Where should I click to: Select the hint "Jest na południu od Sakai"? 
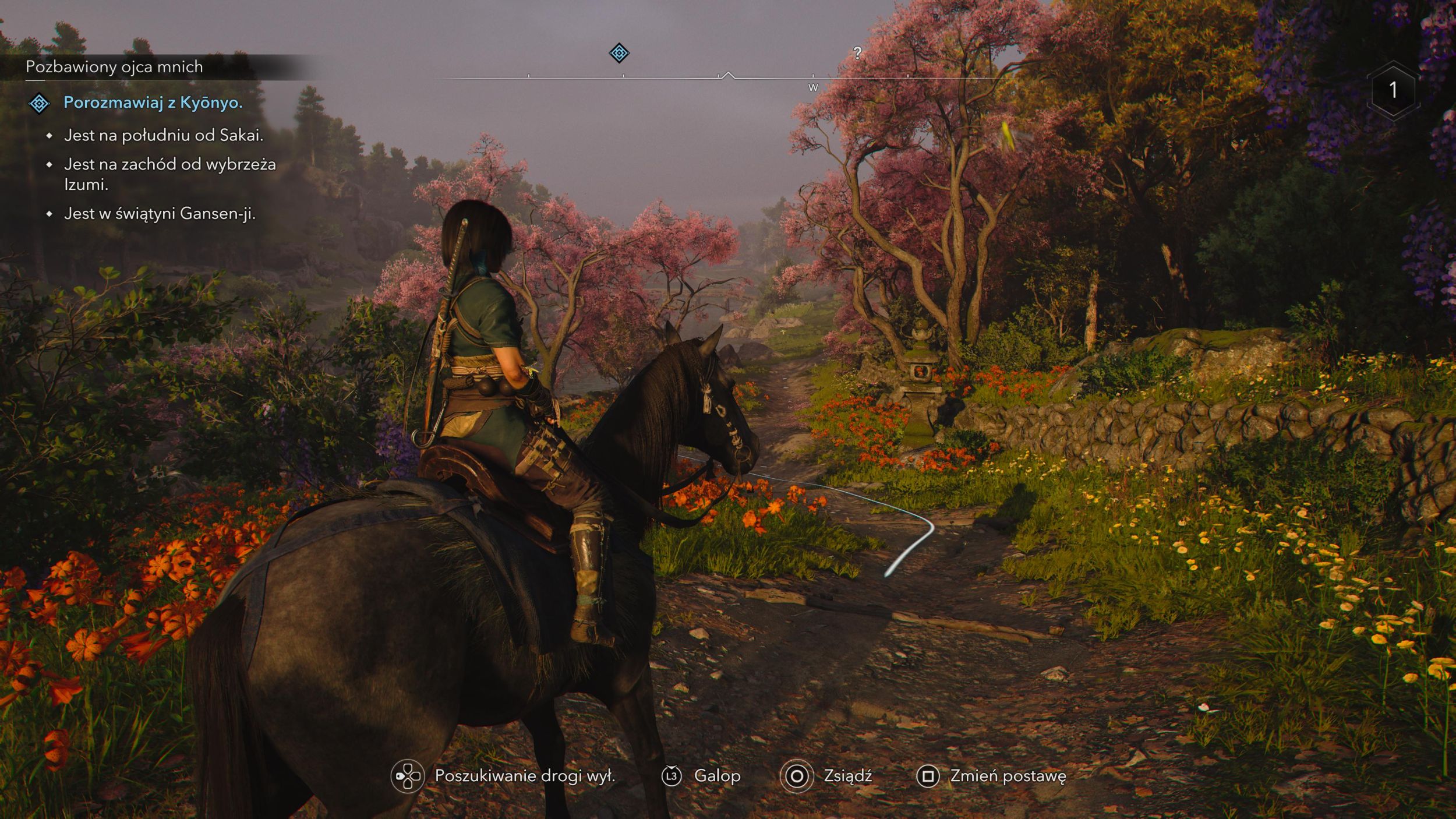coord(164,135)
